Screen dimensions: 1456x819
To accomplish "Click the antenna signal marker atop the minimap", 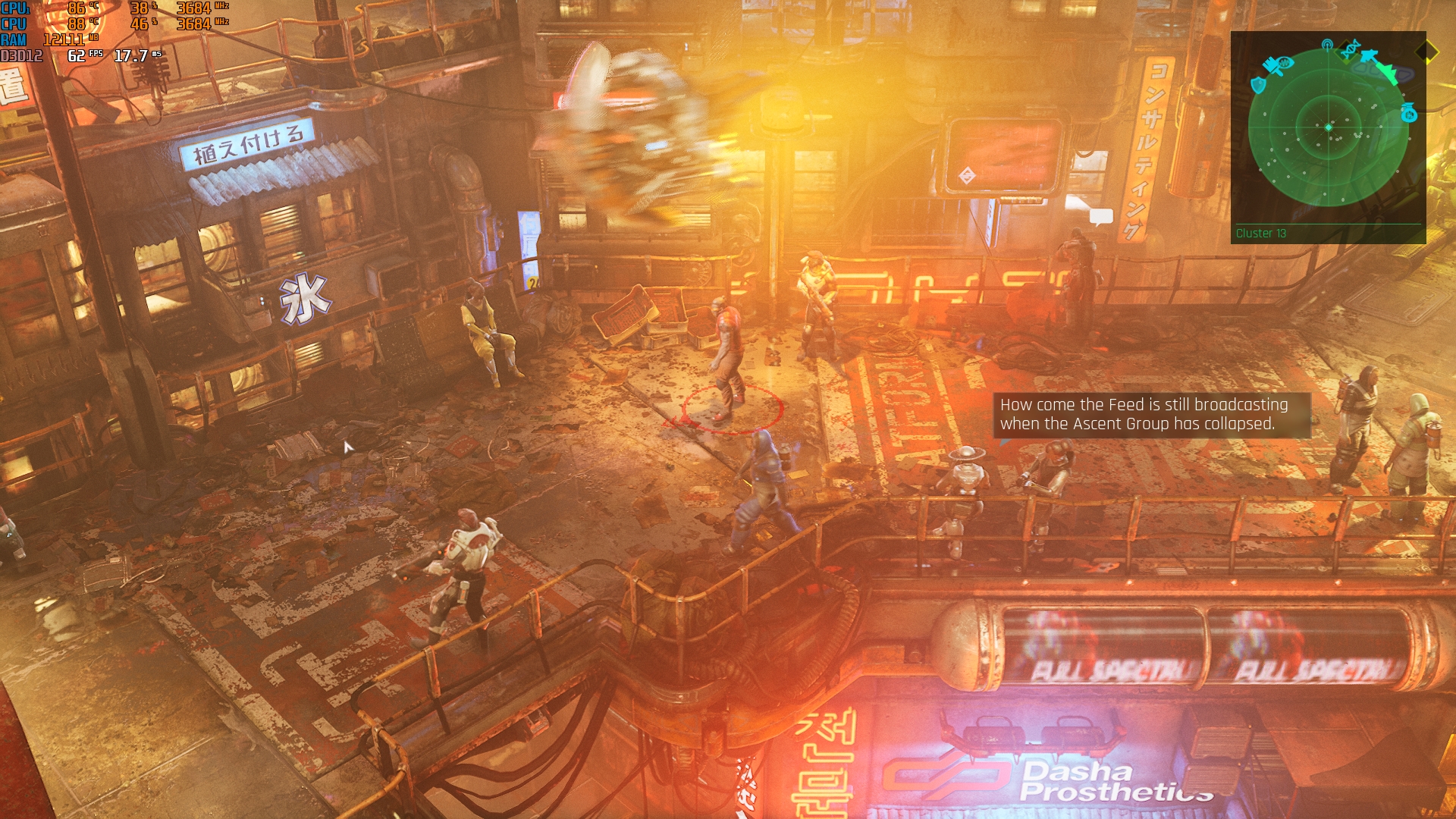I will point(1327,45).
